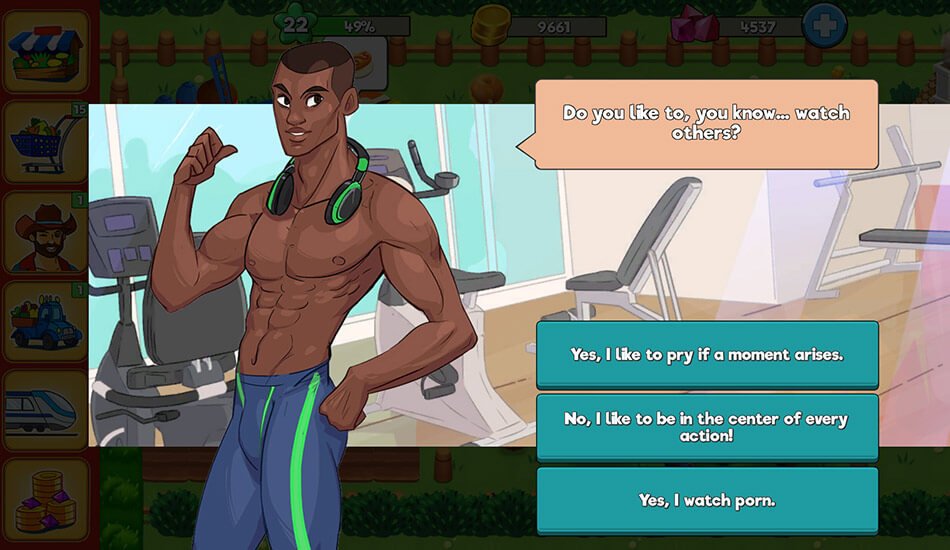Viewport: 950px width, 550px height.
Task: Open the blue delivery truck icon
Action: (x=46, y=322)
